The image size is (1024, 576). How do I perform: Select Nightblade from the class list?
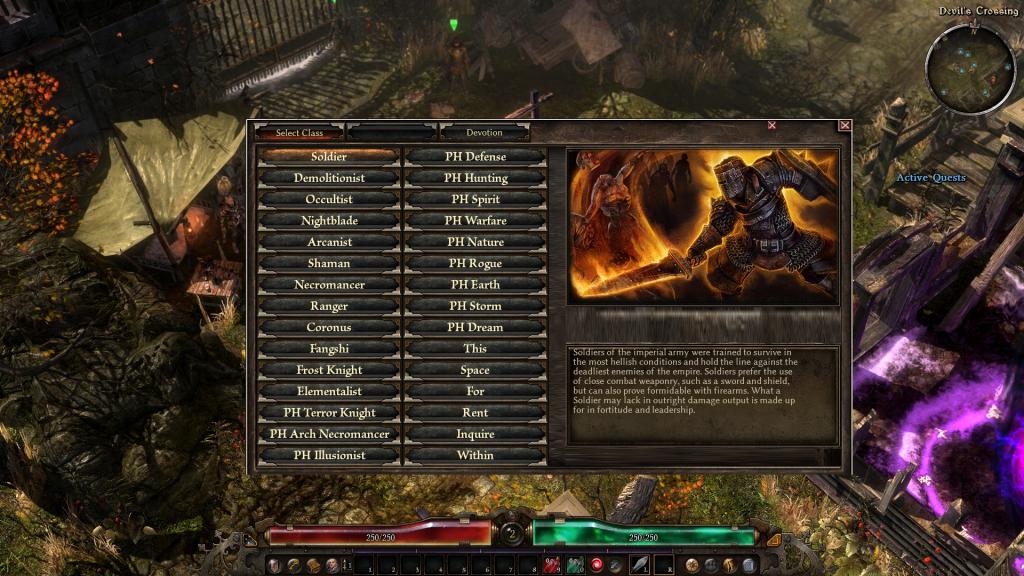(329, 221)
